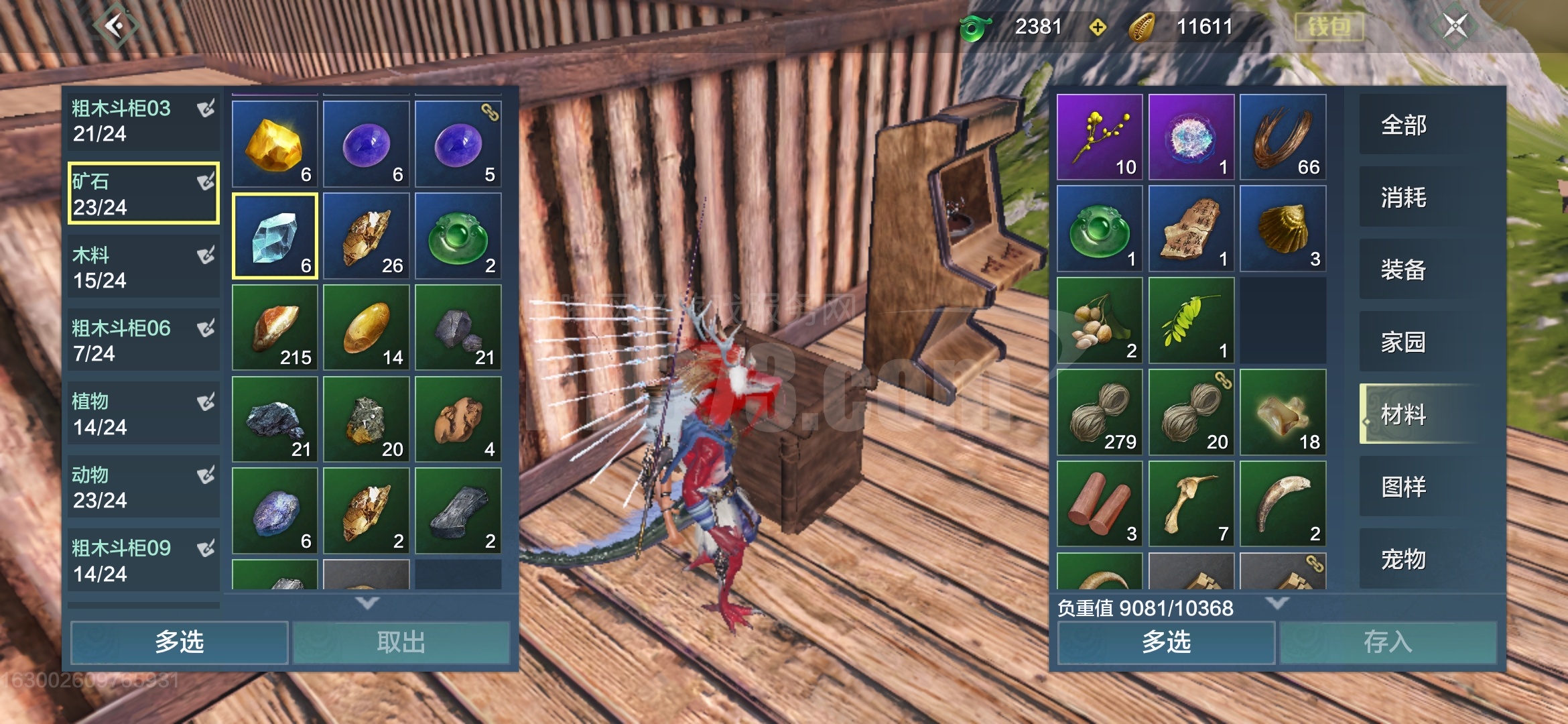Image resolution: width=1568 pixels, height=724 pixels.
Task: Select the gold nugget stack of 6
Action: 275,143
